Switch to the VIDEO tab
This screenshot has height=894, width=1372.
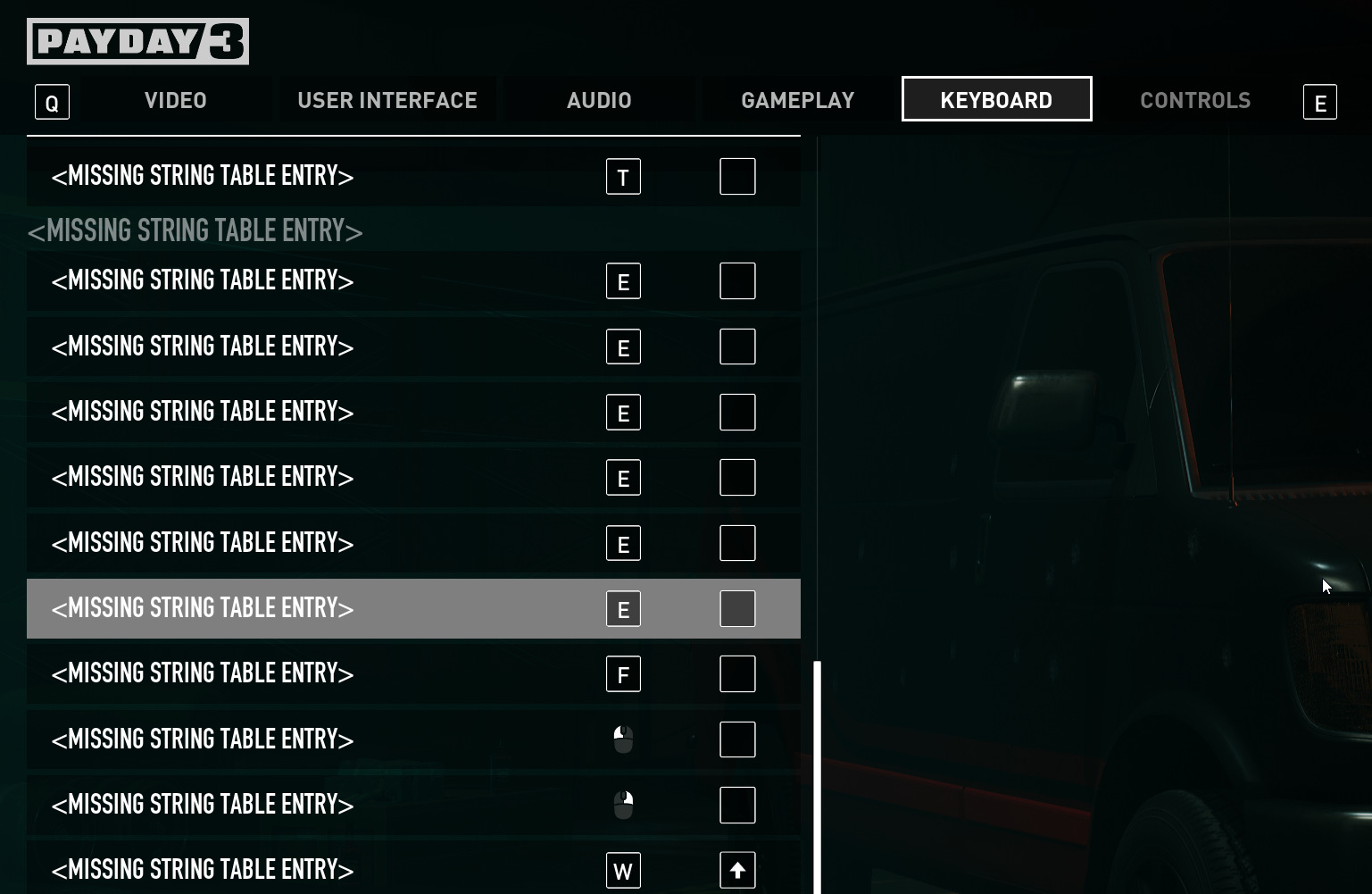pos(175,99)
